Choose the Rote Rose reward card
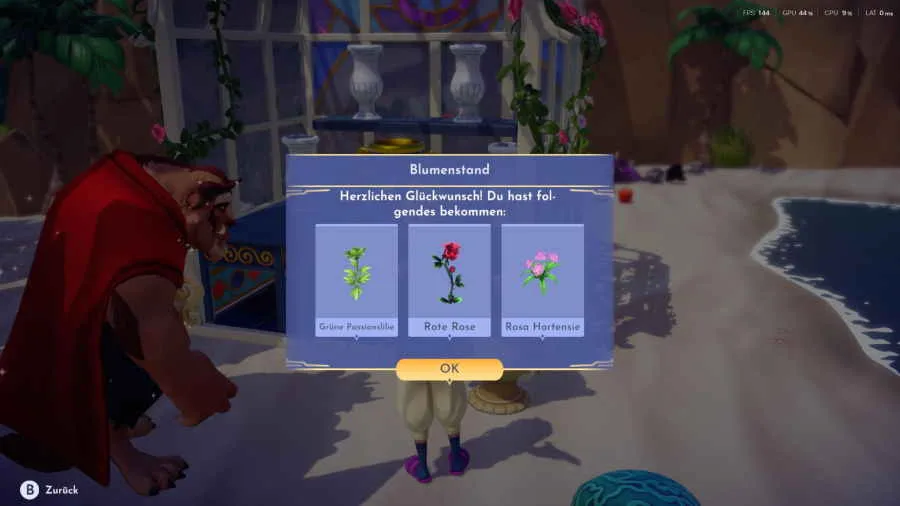 point(449,280)
